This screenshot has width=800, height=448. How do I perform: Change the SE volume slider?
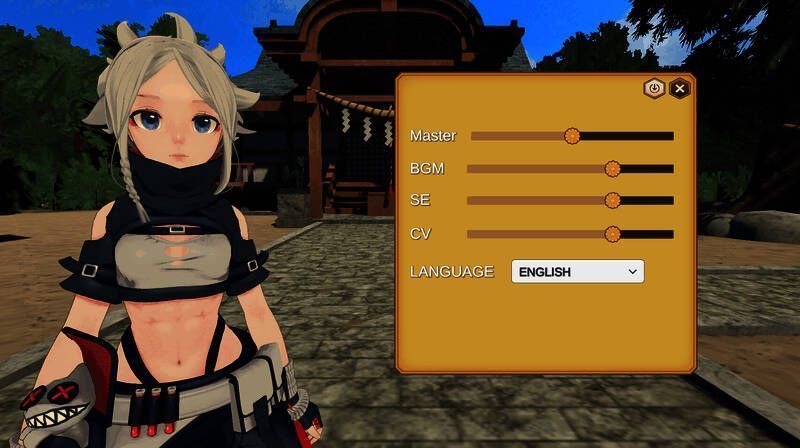click(x=613, y=201)
